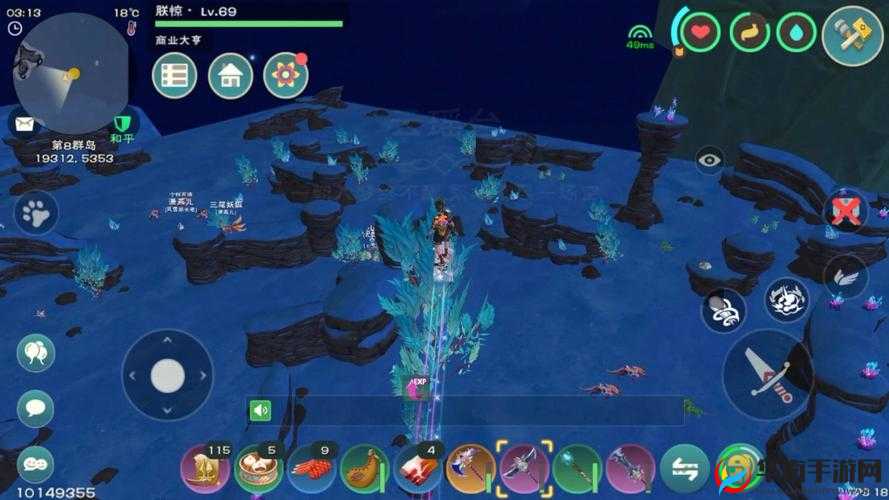Activate the winged skill button

tap(845, 278)
